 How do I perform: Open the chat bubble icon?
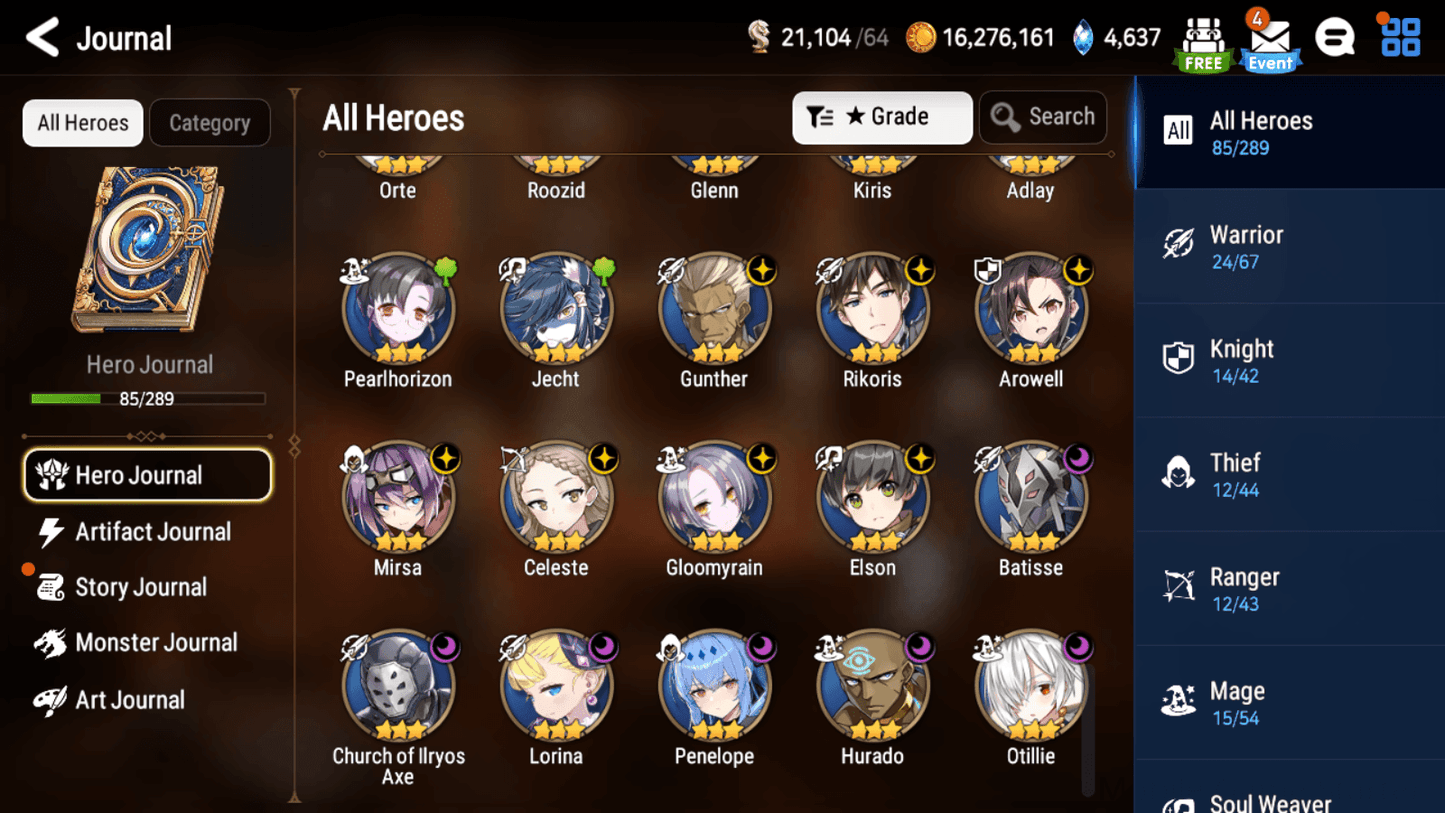(x=1335, y=38)
